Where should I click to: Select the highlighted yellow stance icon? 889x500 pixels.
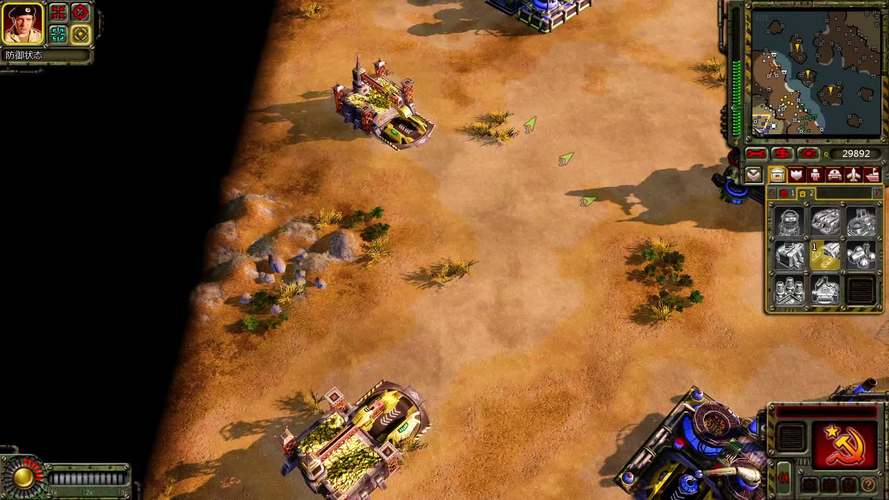(x=80, y=33)
